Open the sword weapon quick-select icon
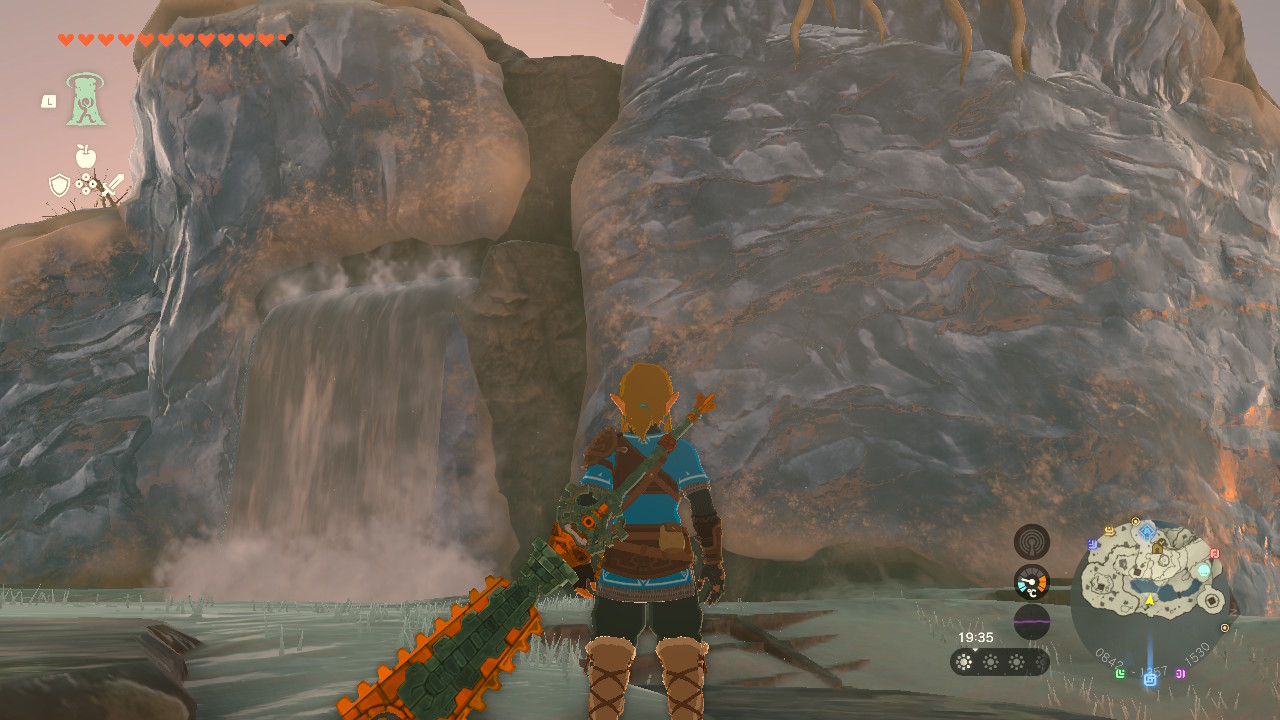Viewport: 1280px width, 720px height. [112, 185]
